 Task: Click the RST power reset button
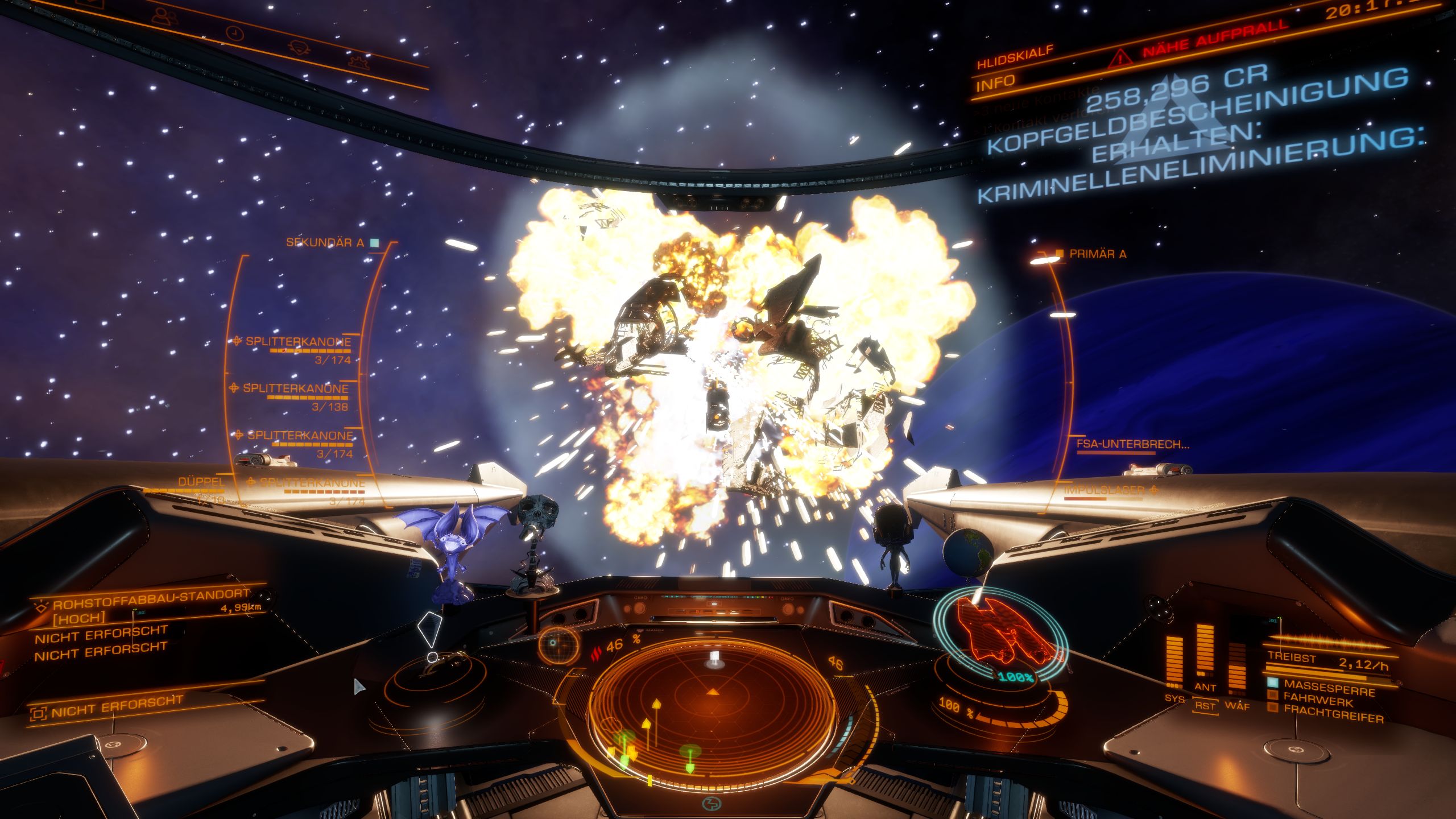1205,706
